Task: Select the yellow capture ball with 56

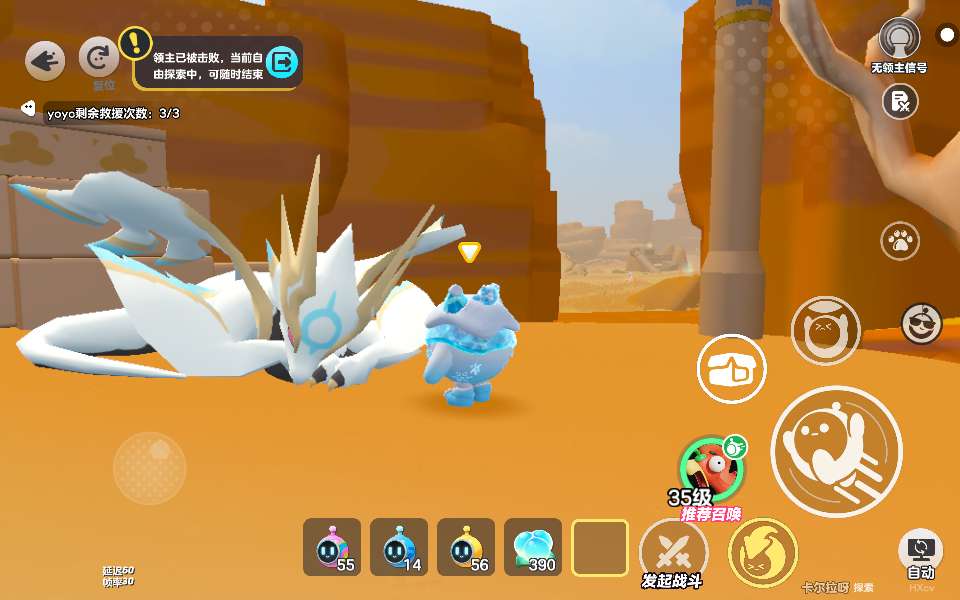Action: tap(466, 548)
